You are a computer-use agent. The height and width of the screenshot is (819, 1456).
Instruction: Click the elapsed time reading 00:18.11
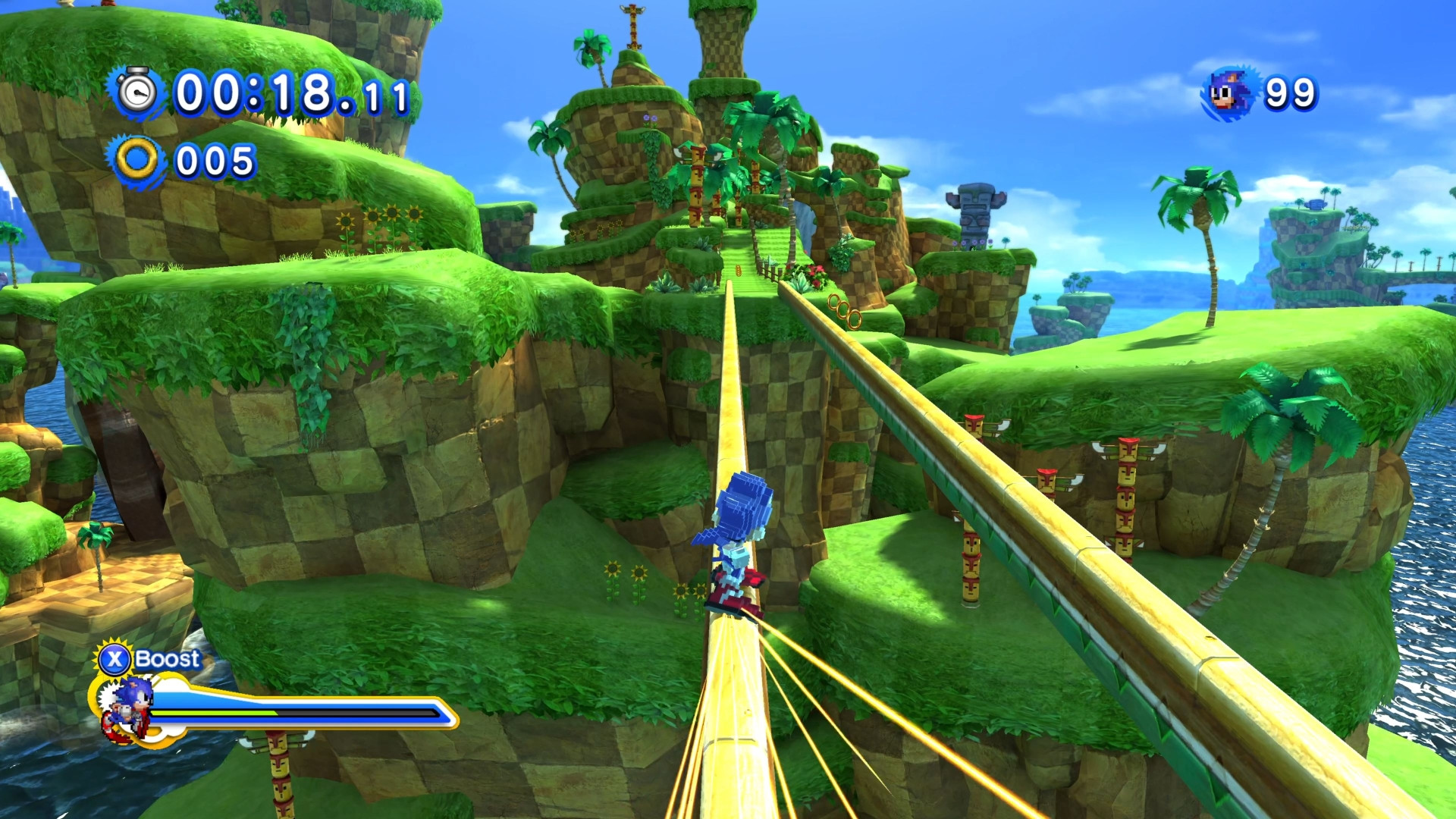coord(288,93)
